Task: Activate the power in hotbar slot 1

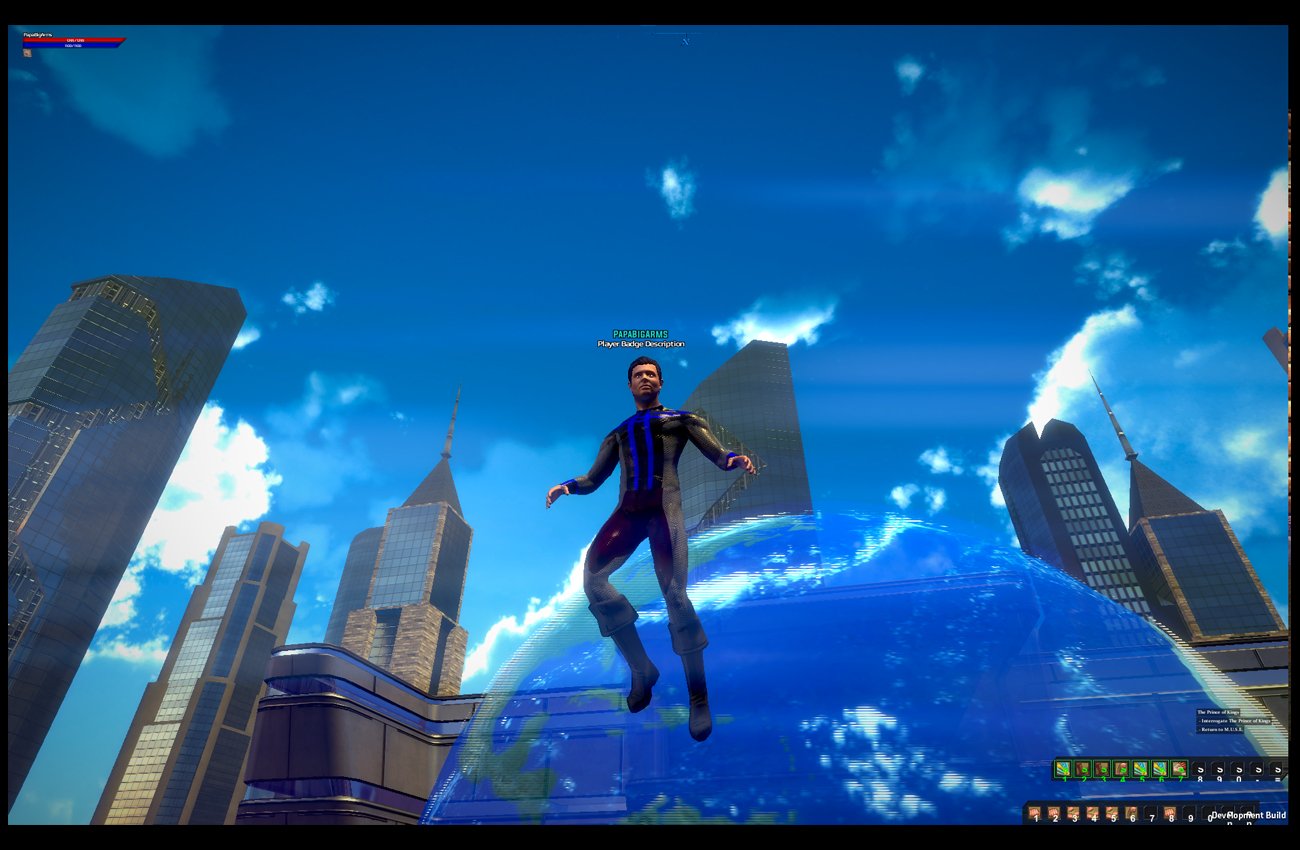Action: pyautogui.click(x=1064, y=769)
